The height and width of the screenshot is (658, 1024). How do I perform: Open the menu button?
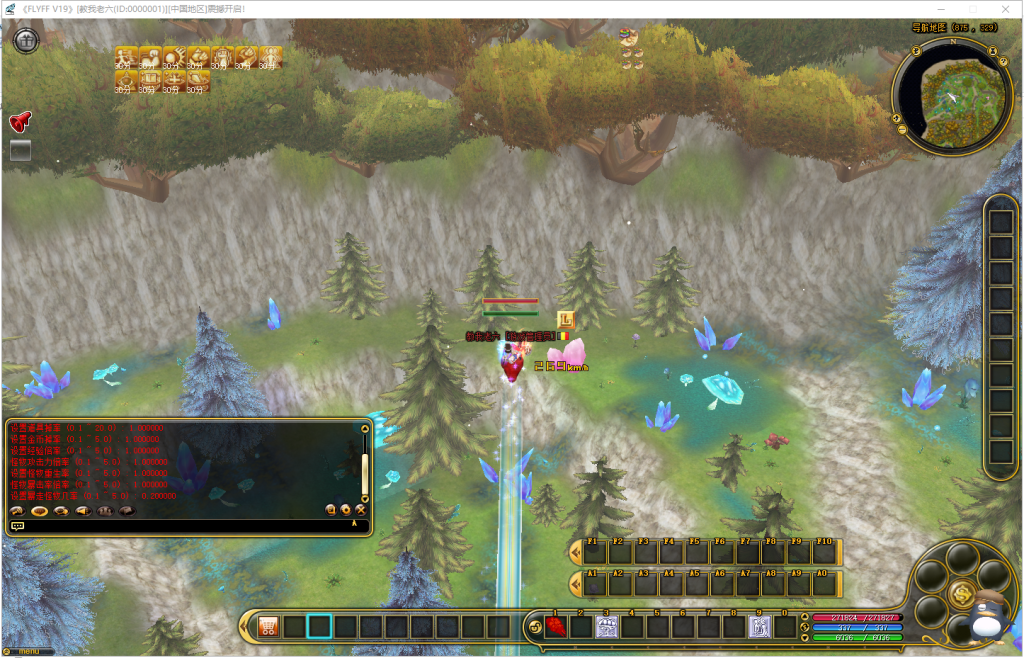pyautogui.click(x=28, y=652)
